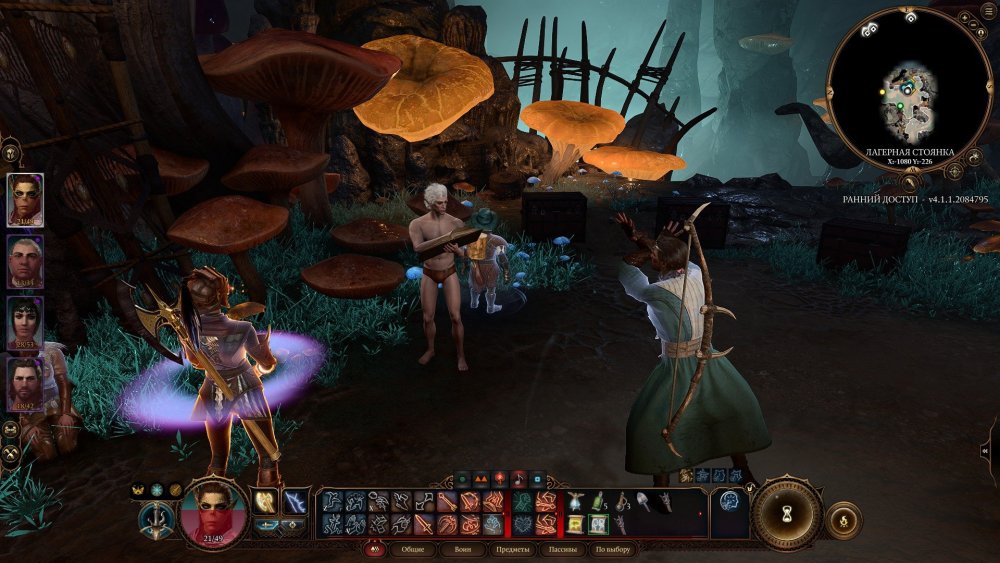Select the bearded man party portrait
Viewport: 1000px width, 563px height.
[25, 385]
